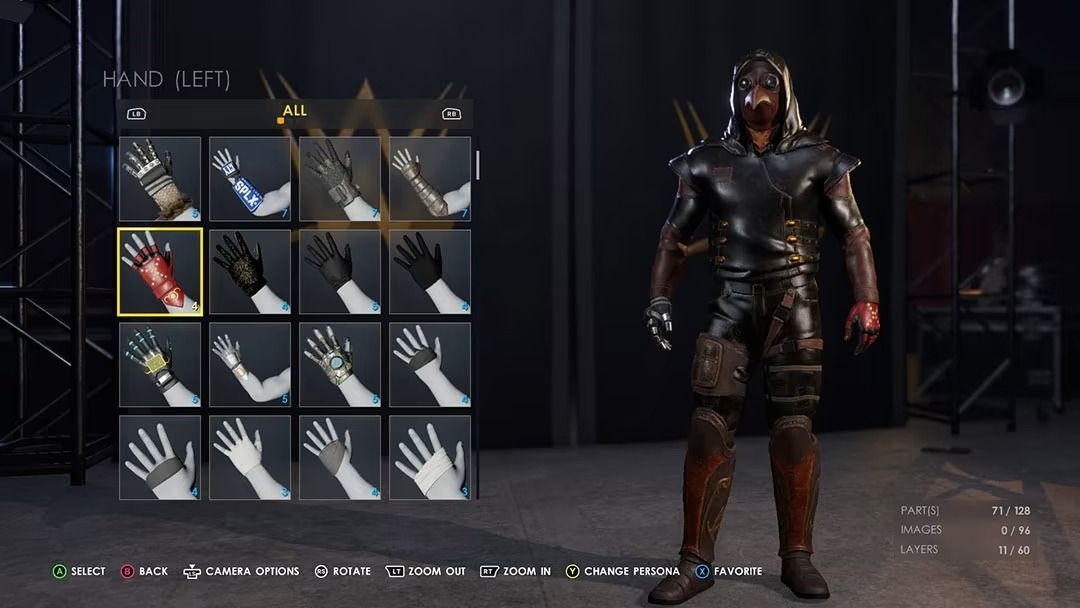Select the red studded fingerless glove
This screenshot has height=608, width=1080.
160,272
